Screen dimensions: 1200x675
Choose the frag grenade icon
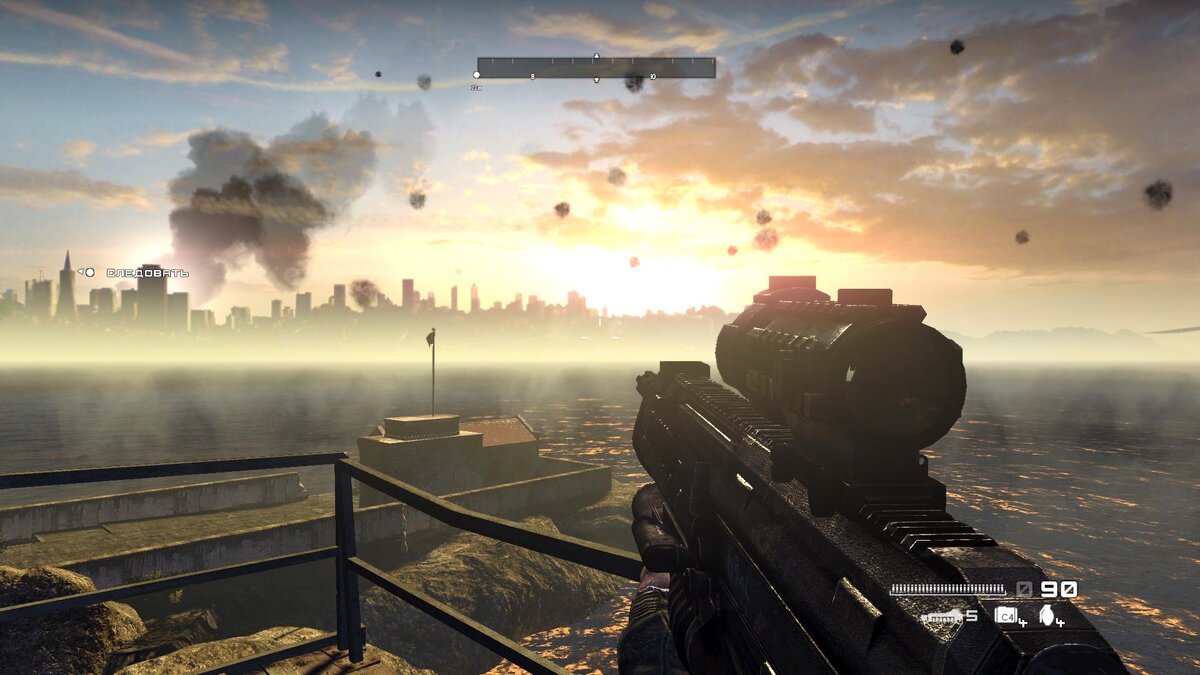1047,615
